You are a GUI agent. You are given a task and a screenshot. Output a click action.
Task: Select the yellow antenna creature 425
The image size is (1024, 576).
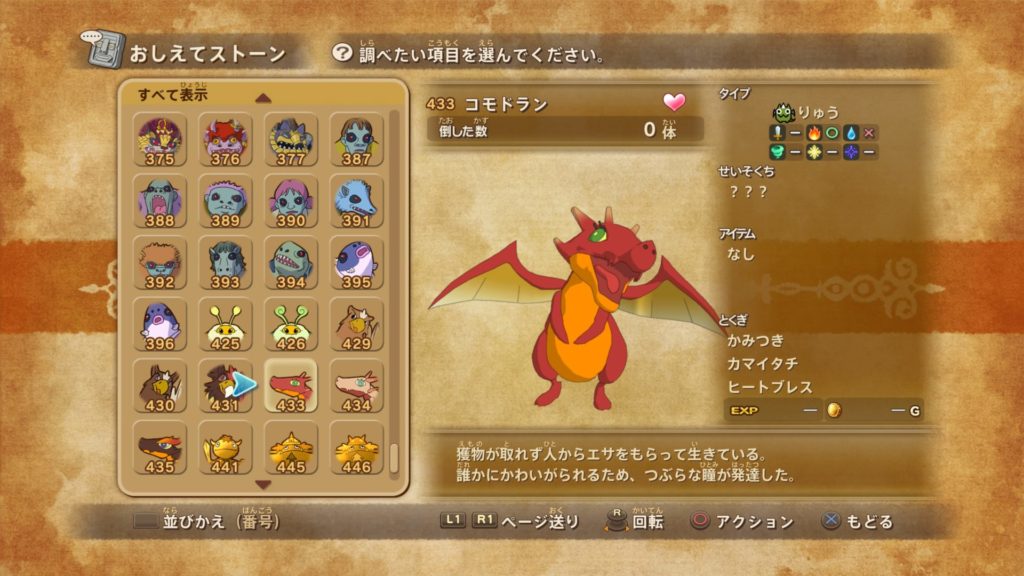tap(225, 325)
